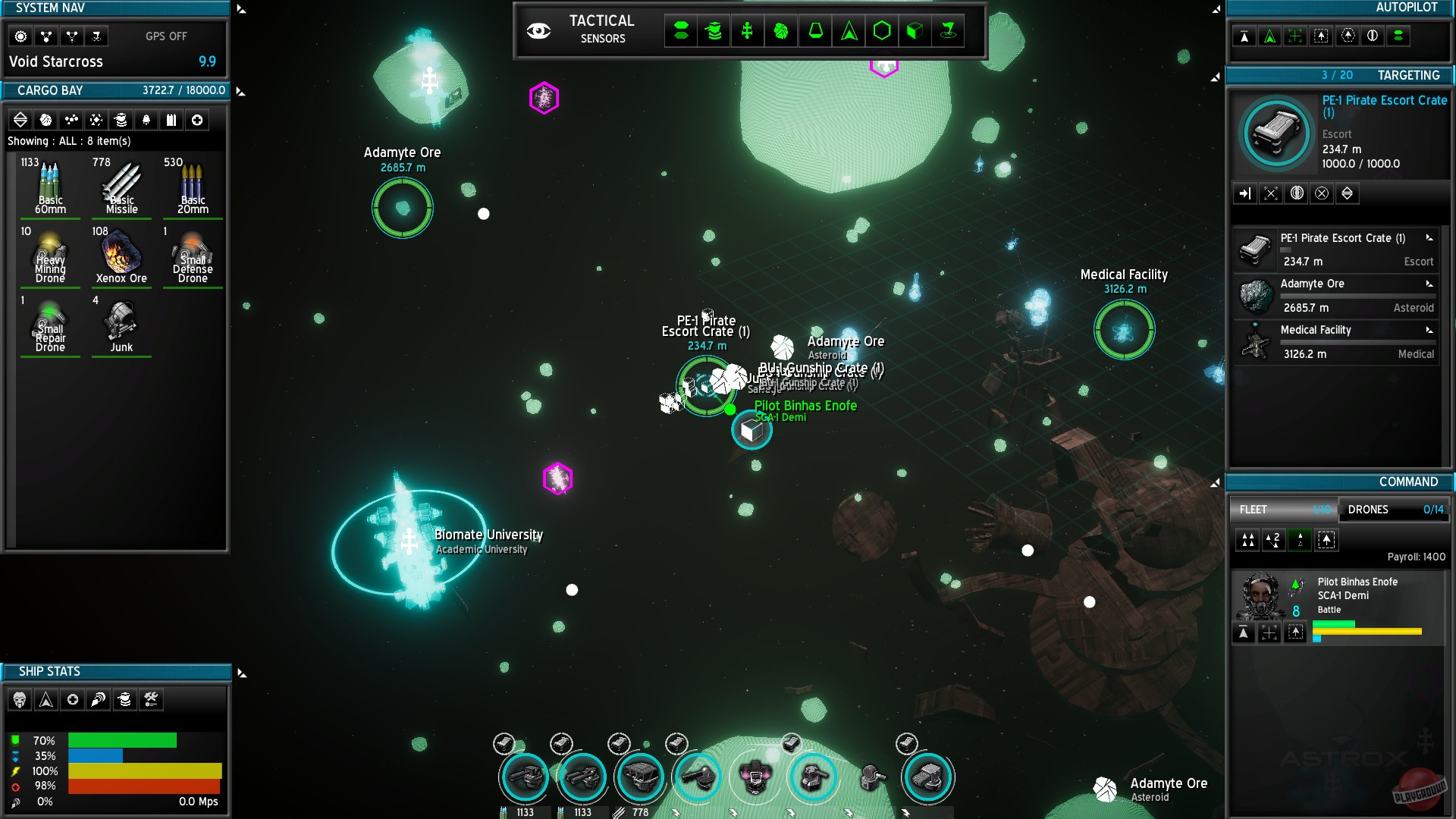Screen dimensions: 1456x819
Task: Select the crate sensor filter in TACTICAL bar
Action: (915, 32)
